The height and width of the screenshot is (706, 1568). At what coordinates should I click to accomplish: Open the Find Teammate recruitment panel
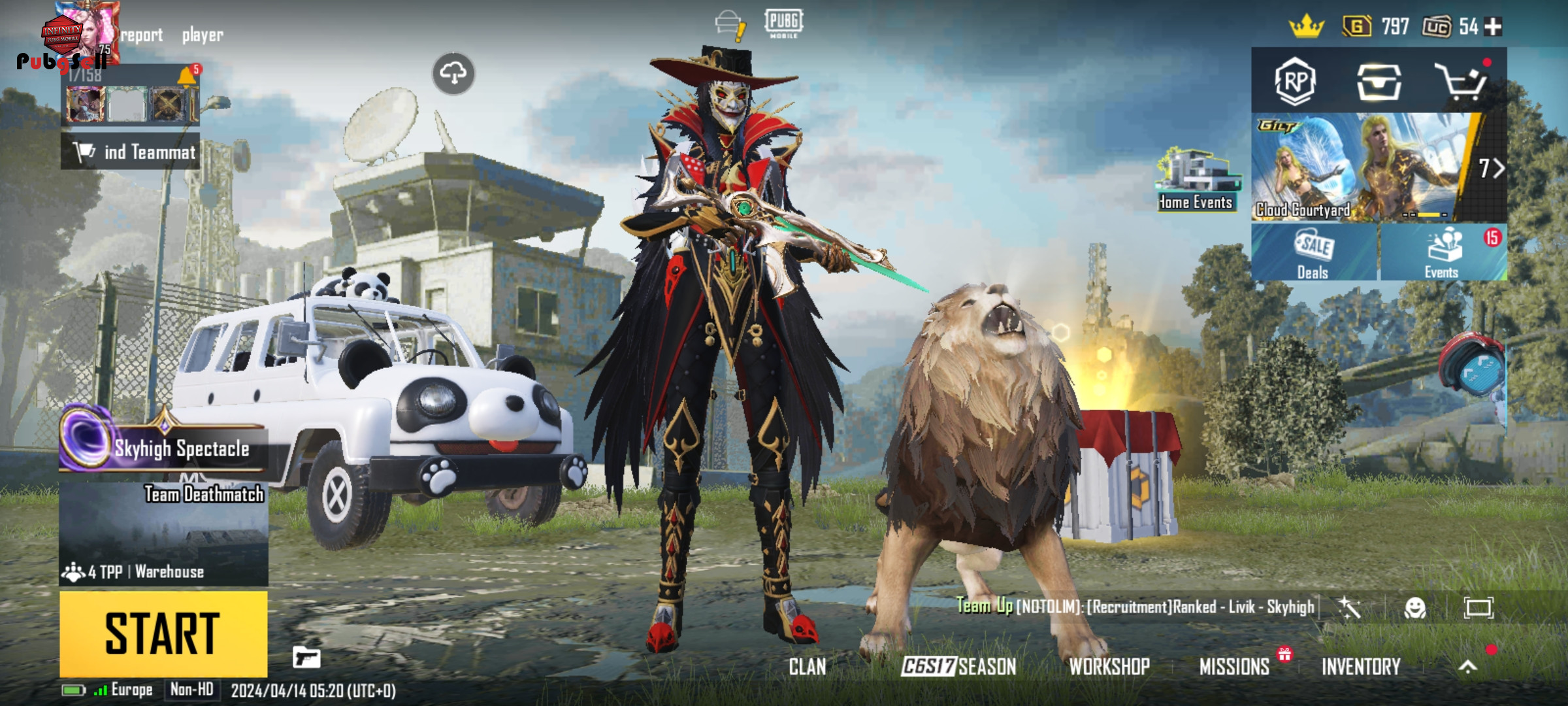(x=131, y=152)
